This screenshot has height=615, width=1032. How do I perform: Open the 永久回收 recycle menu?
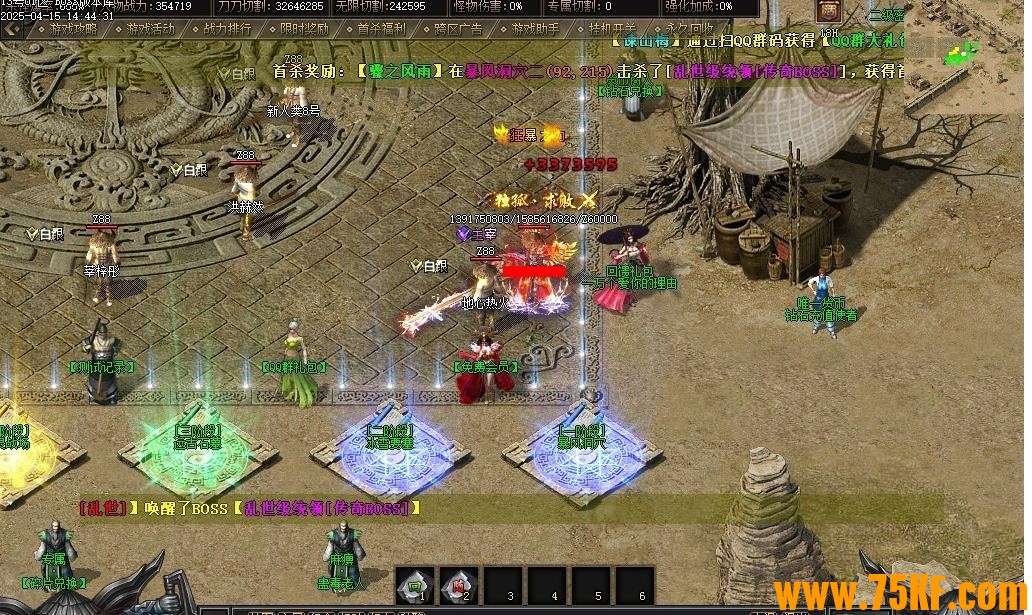[689, 29]
